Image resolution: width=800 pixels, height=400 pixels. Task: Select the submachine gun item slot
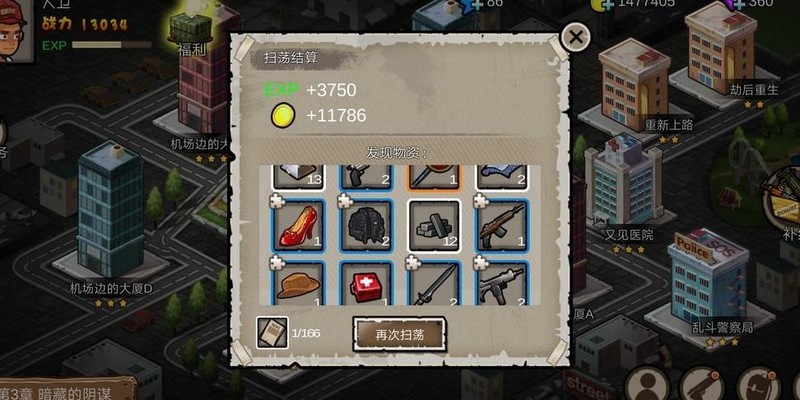pos(501,284)
